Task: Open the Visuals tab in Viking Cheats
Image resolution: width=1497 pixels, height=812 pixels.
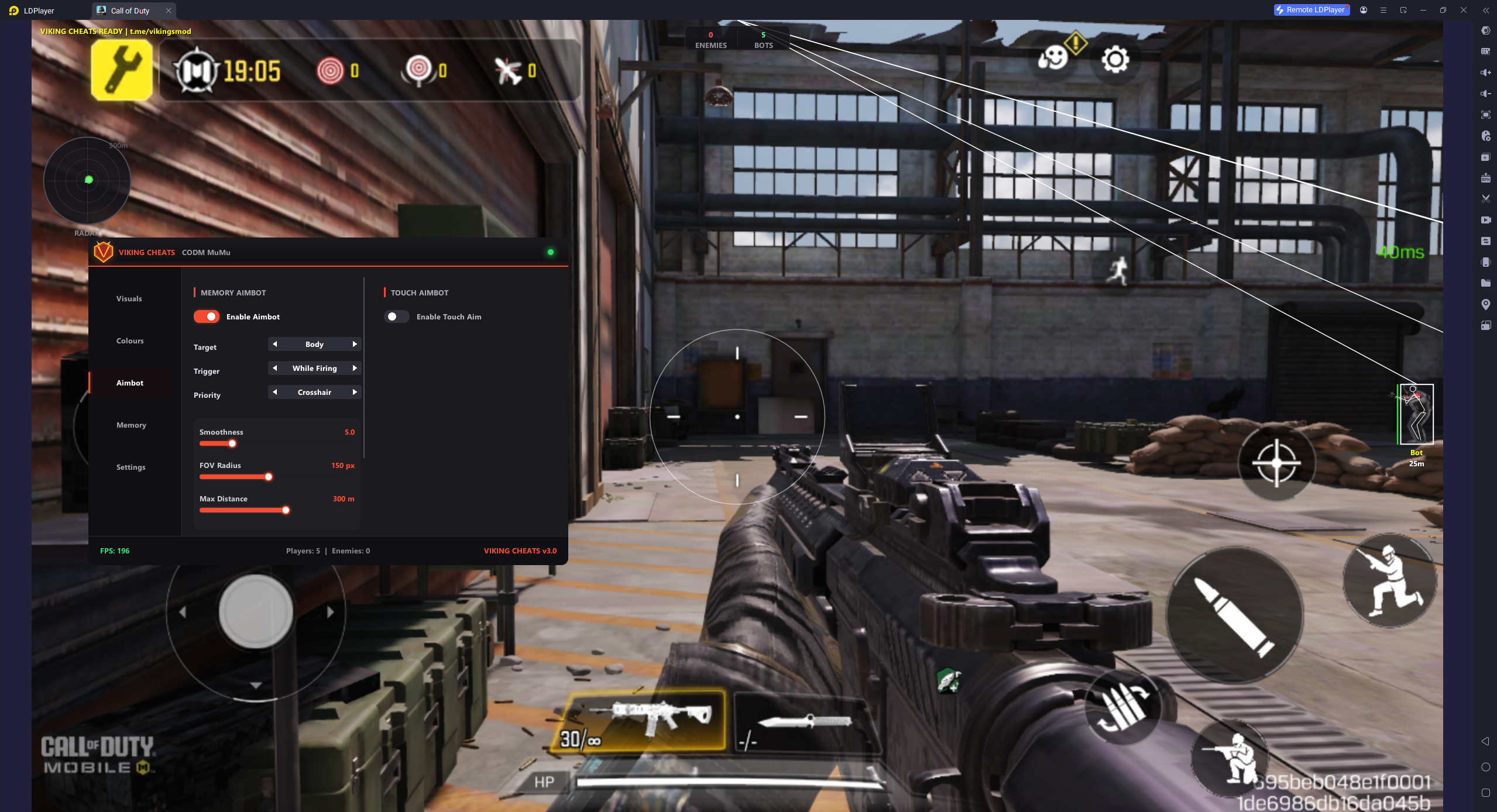Action: point(128,298)
